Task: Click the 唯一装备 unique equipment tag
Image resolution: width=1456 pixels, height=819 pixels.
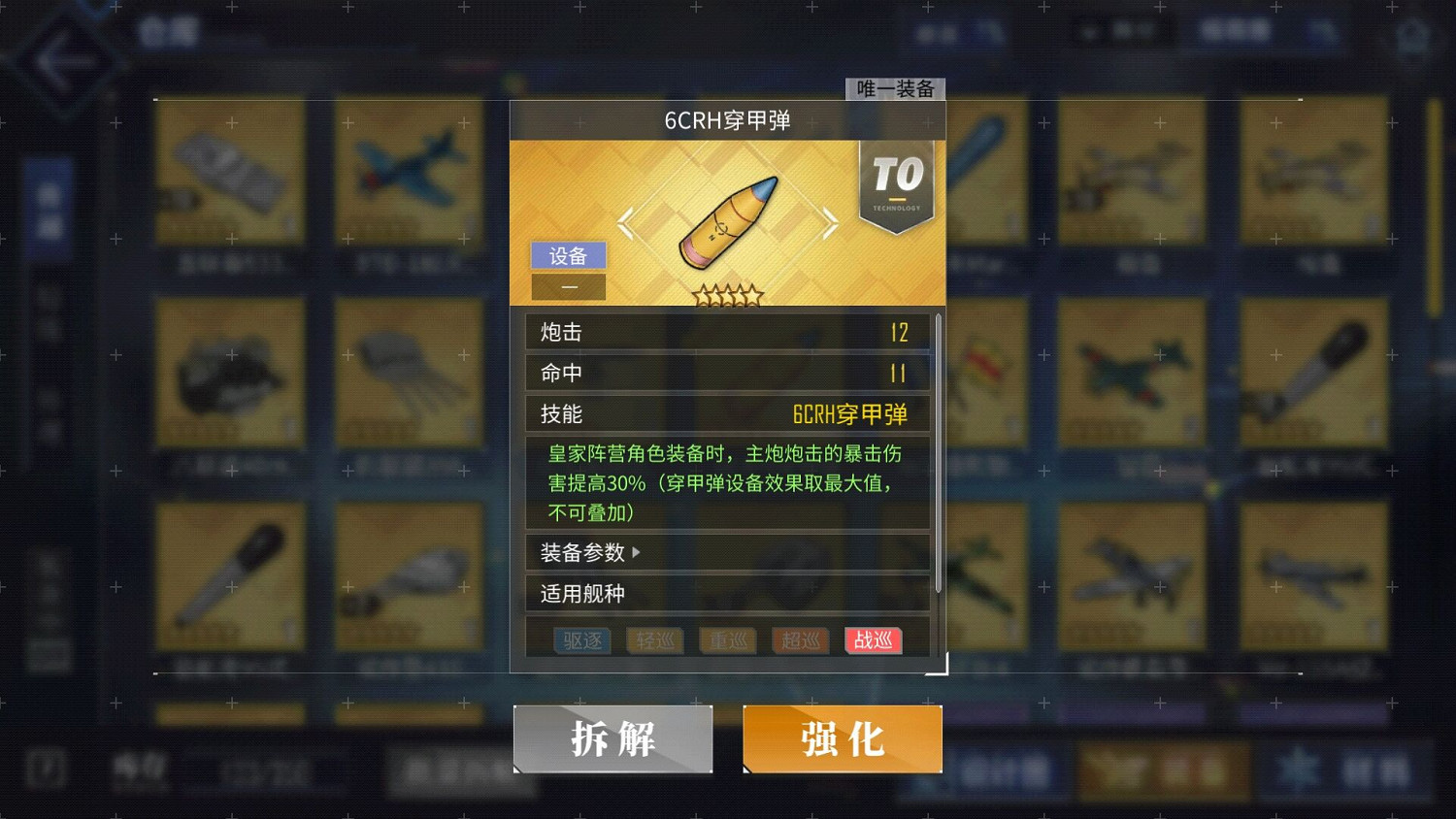Action: (x=894, y=88)
